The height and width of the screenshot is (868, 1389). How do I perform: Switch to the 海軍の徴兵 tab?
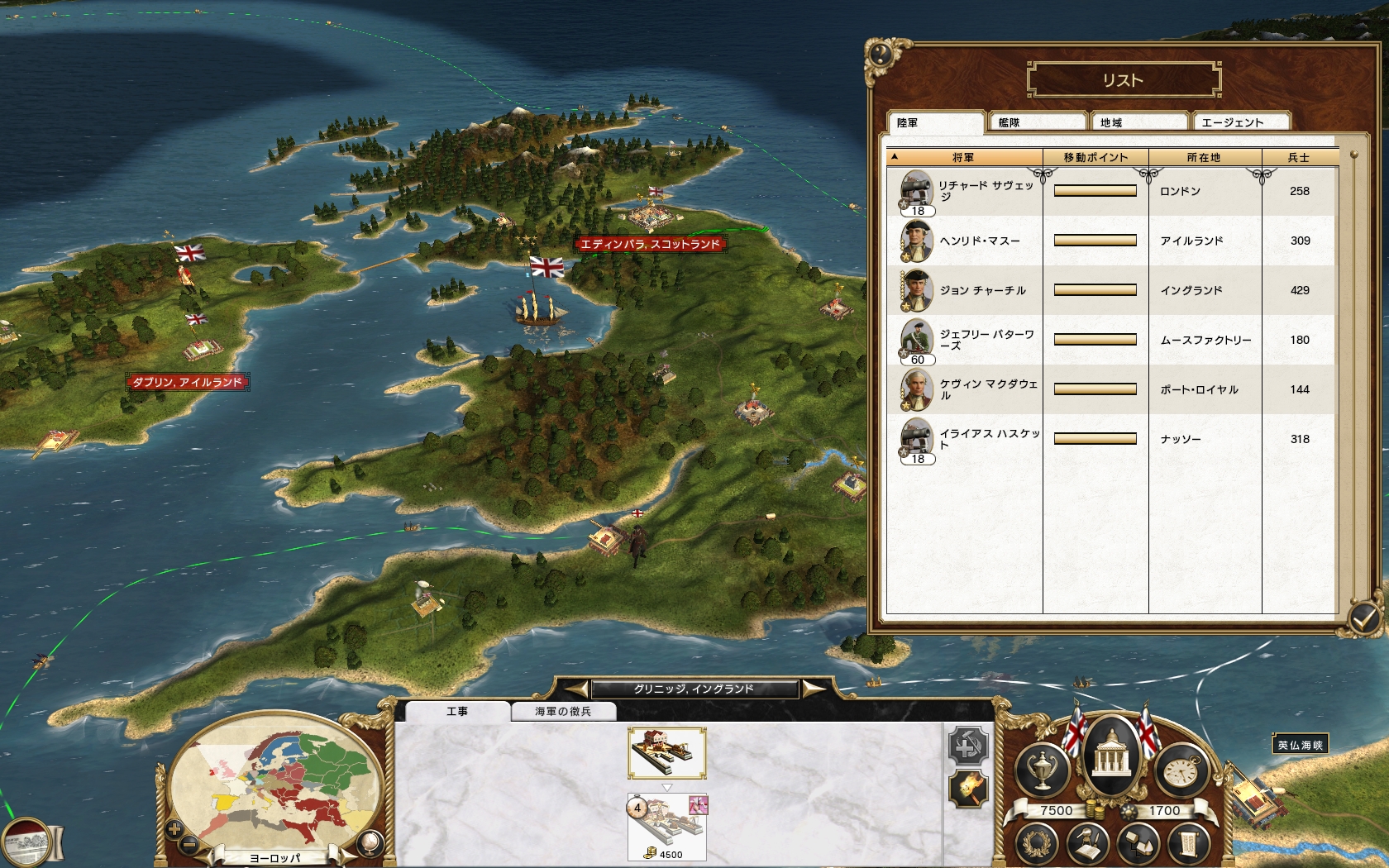click(563, 711)
